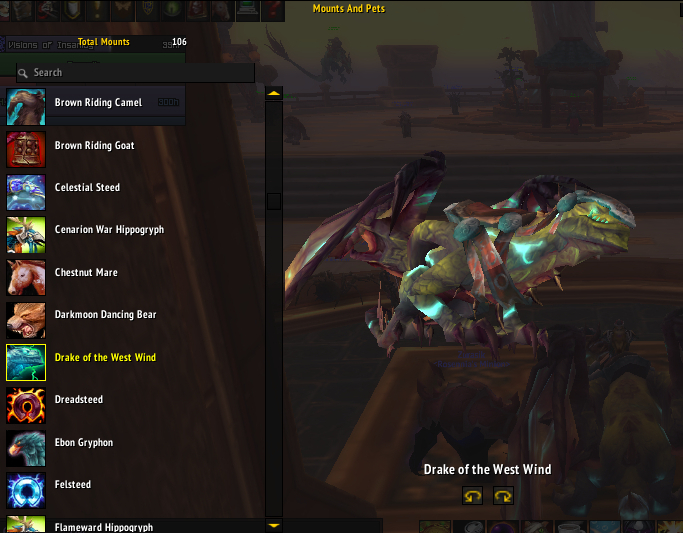Select the Brown Riding Camel mount
Image resolution: width=683 pixels, height=533 pixels.
pyautogui.click(x=98, y=103)
